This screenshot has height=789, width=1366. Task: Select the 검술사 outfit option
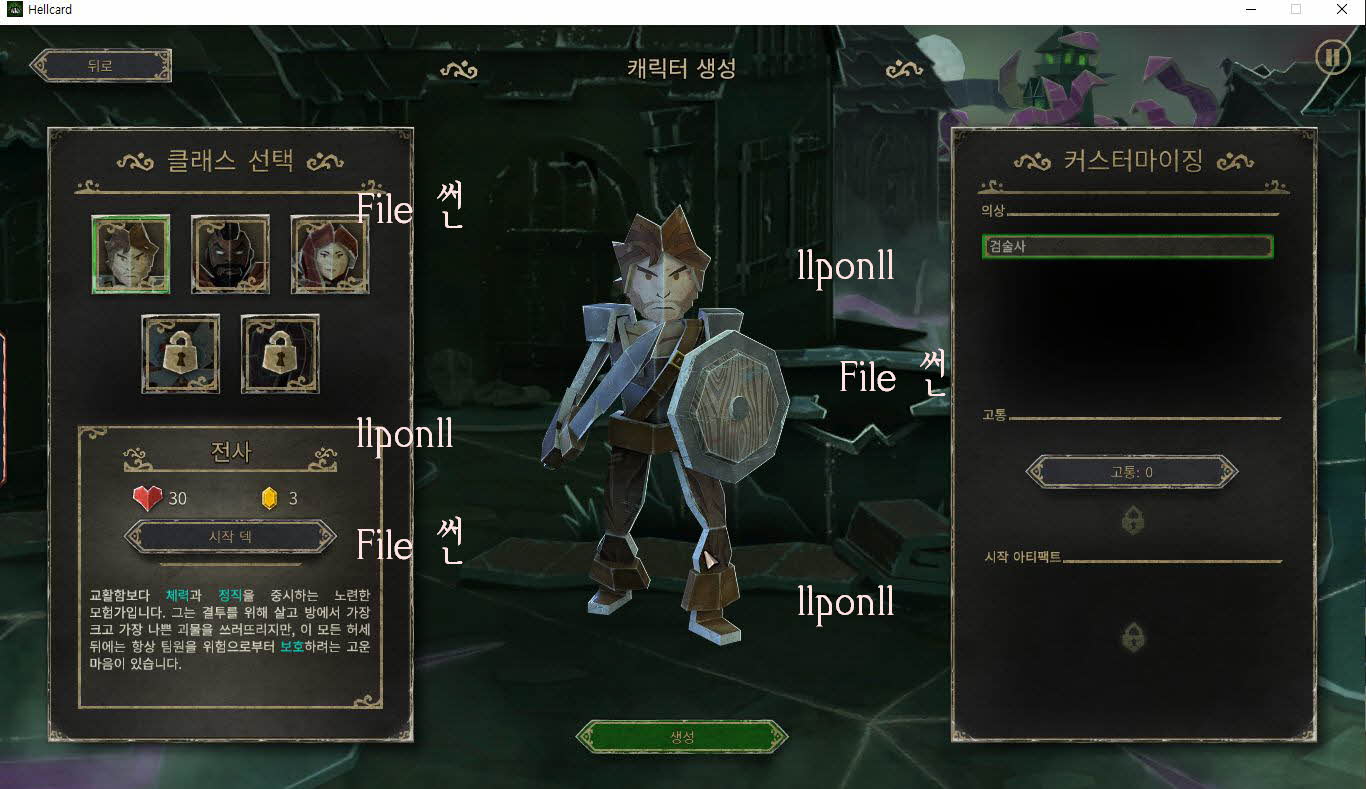pos(1127,246)
